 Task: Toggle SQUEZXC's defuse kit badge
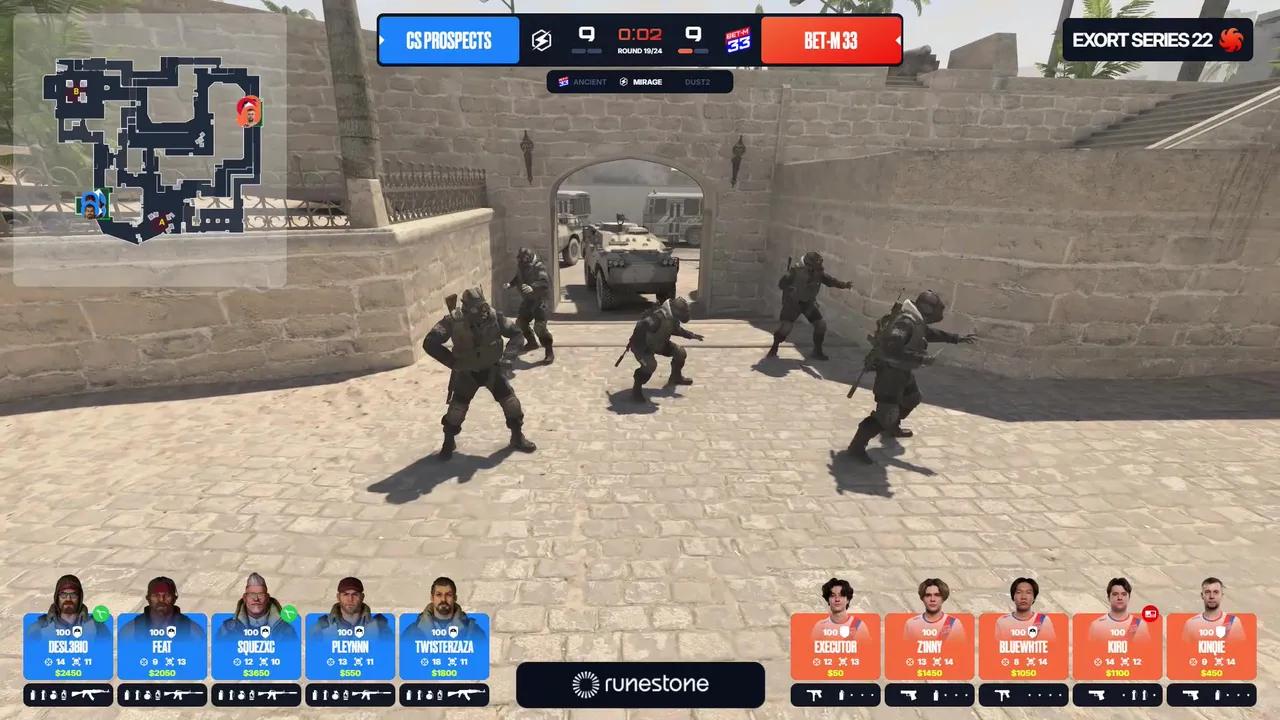point(288,615)
